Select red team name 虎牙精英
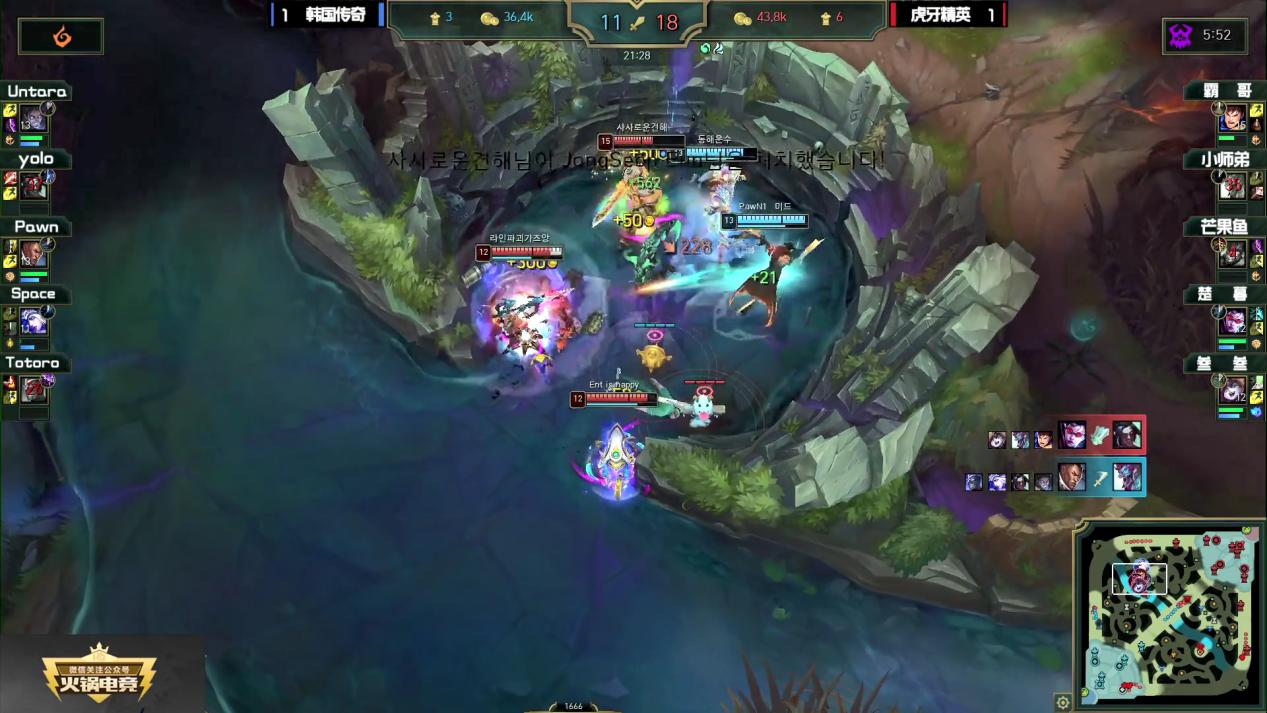 tap(940, 15)
